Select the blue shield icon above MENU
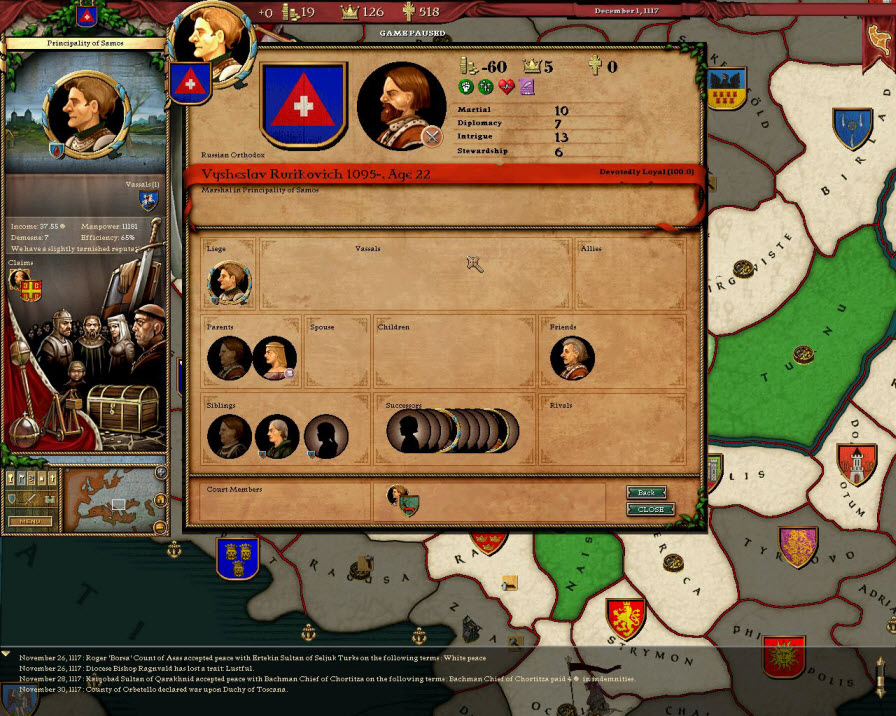 (13, 499)
